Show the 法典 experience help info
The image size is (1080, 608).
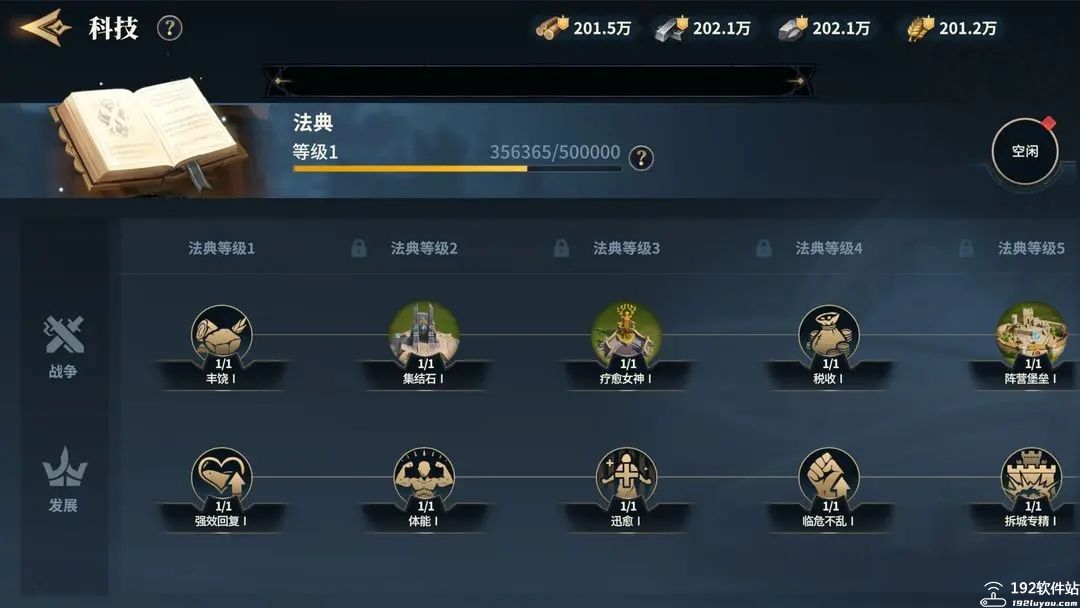641,157
